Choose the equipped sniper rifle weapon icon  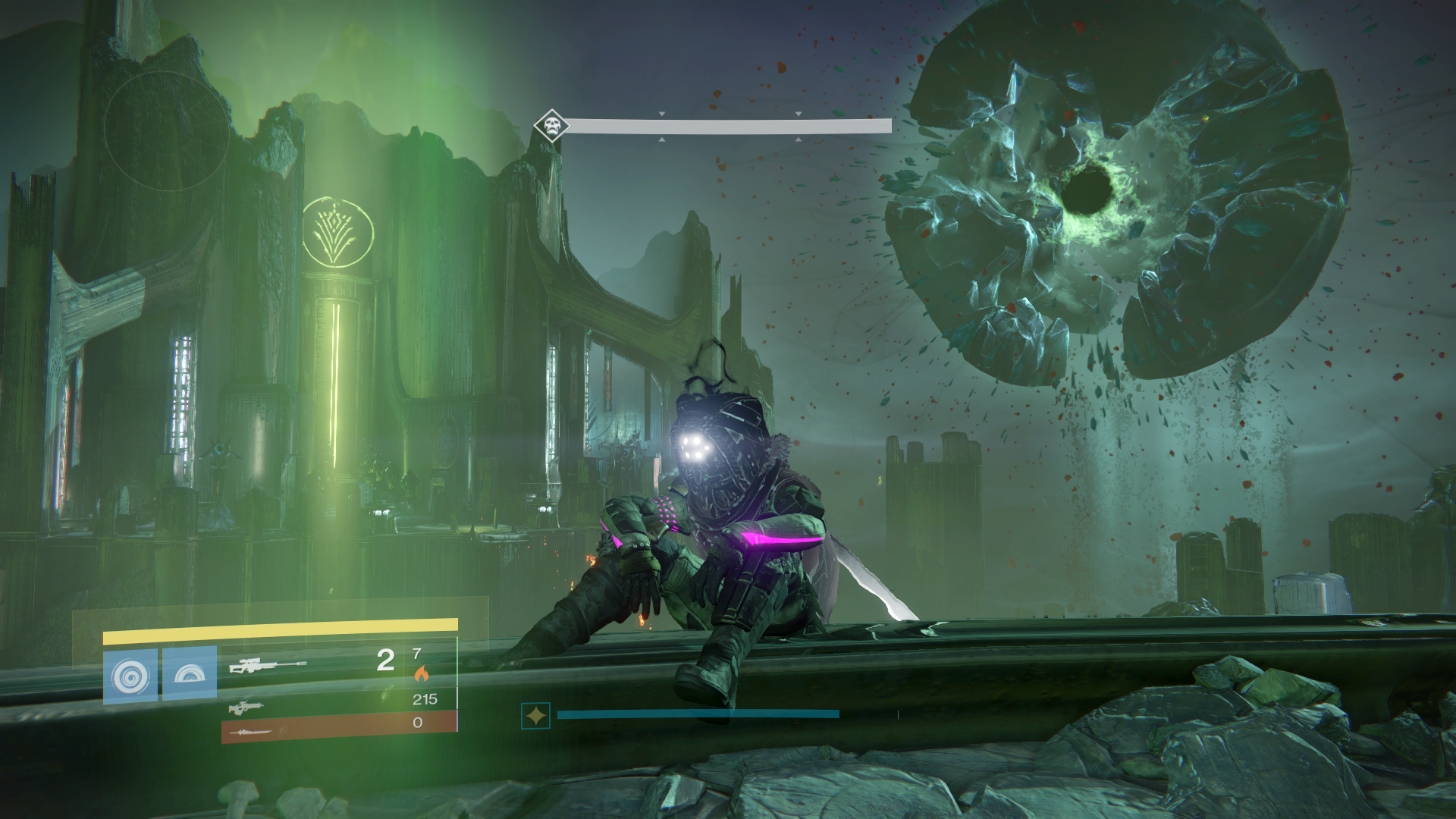point(267,667)
